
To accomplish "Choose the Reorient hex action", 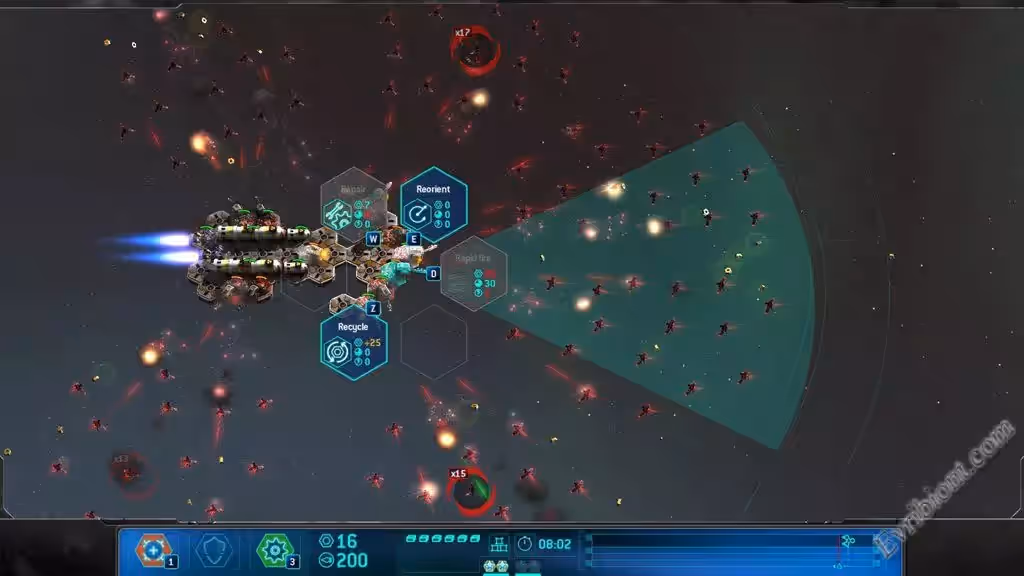I will pyautogui.click(x=433, y=205).
